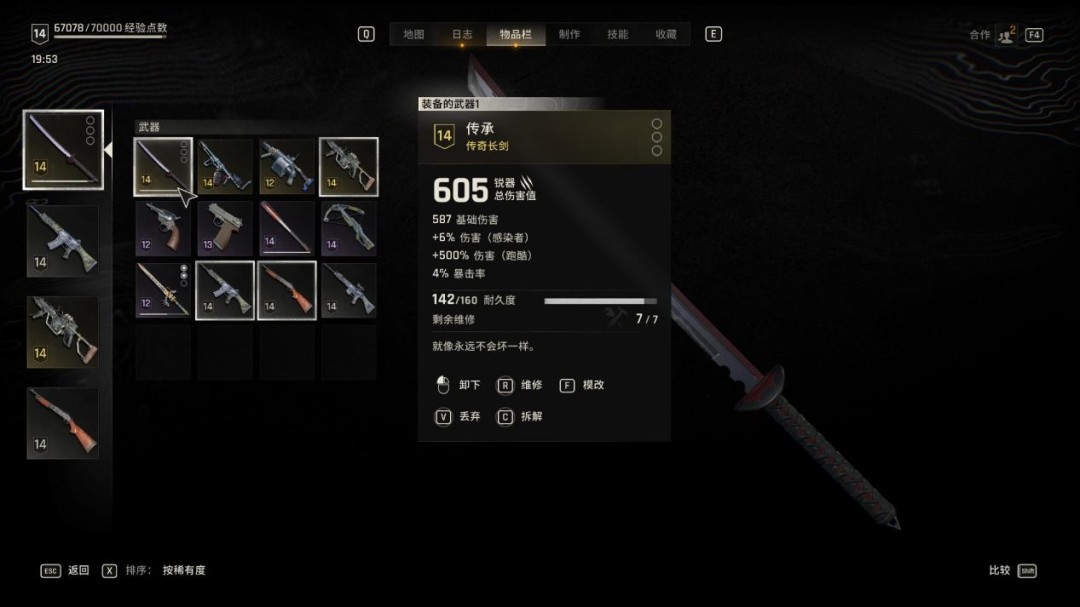Select the revolver in the weapons grid
1080x607 pixels.
point(163,228)
